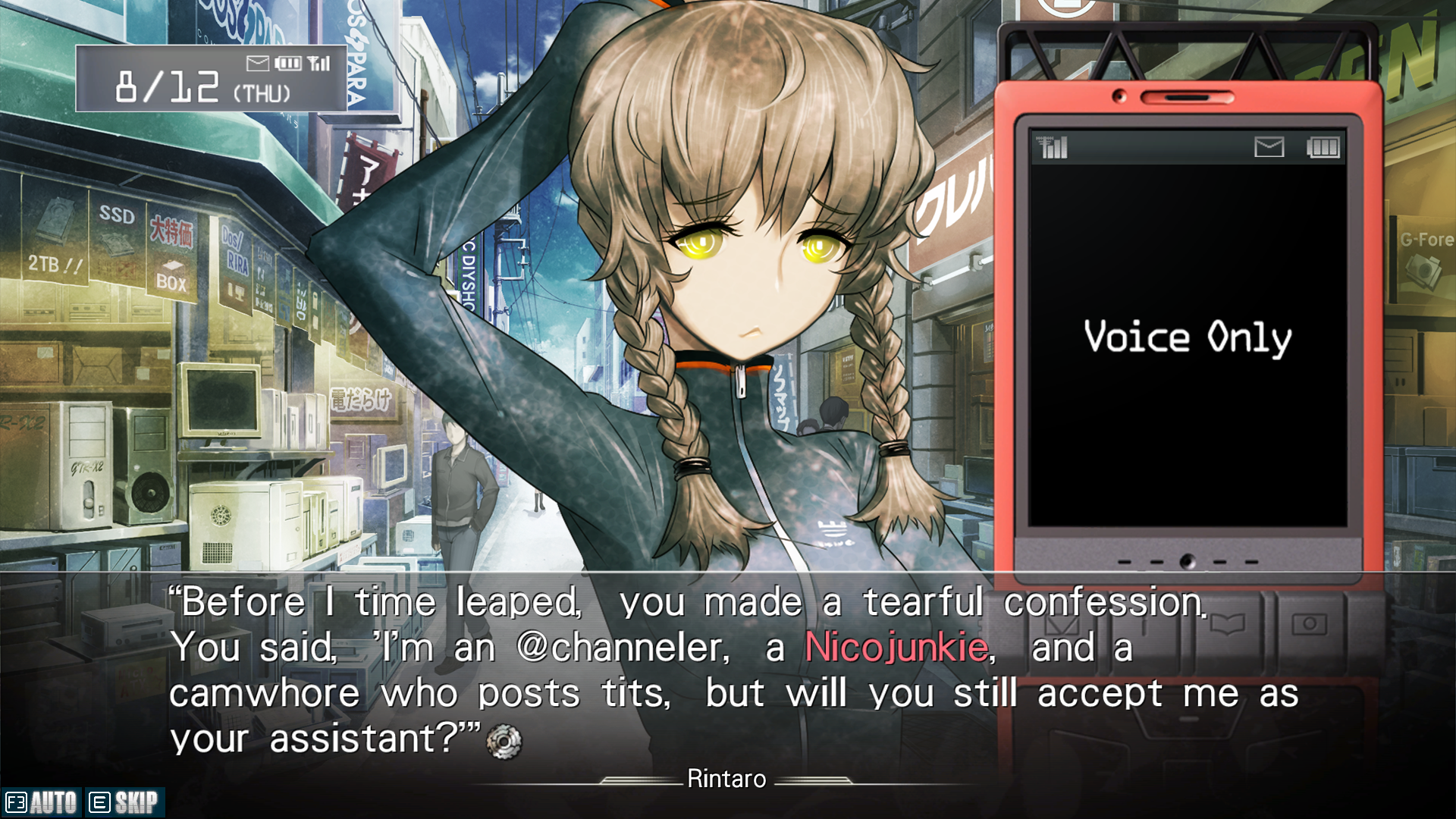Click the spinning gear continue indicator
Viewport: 1456px width, 819px height.
(504, 740)
